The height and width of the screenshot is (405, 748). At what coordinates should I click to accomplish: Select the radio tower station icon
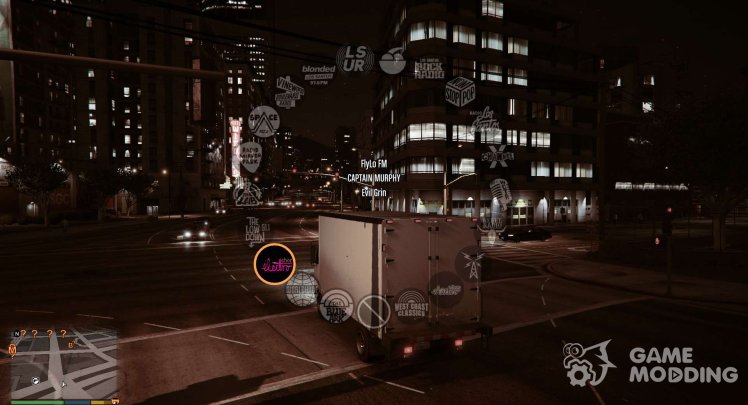point(470,264)
